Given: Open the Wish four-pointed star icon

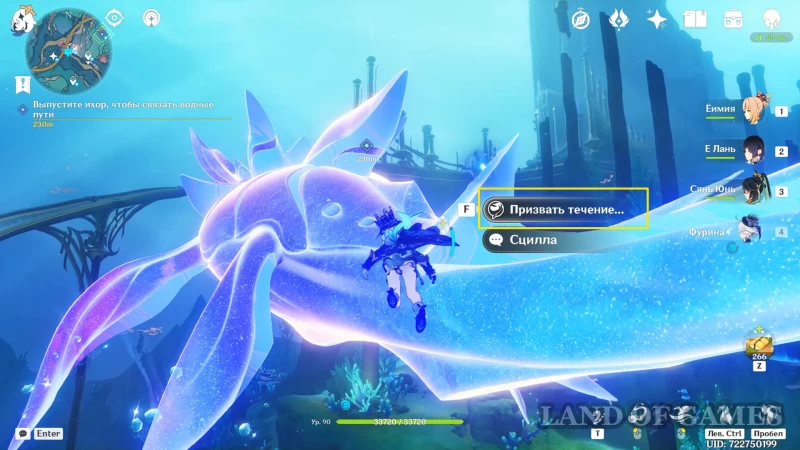Looking at the screenshot, I should pyautogui.click(x=657, y=19).
